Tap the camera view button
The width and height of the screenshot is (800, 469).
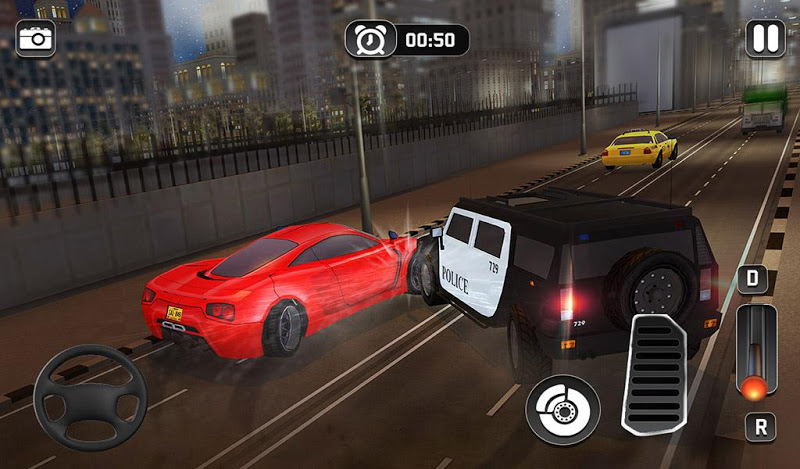[35, 38]
